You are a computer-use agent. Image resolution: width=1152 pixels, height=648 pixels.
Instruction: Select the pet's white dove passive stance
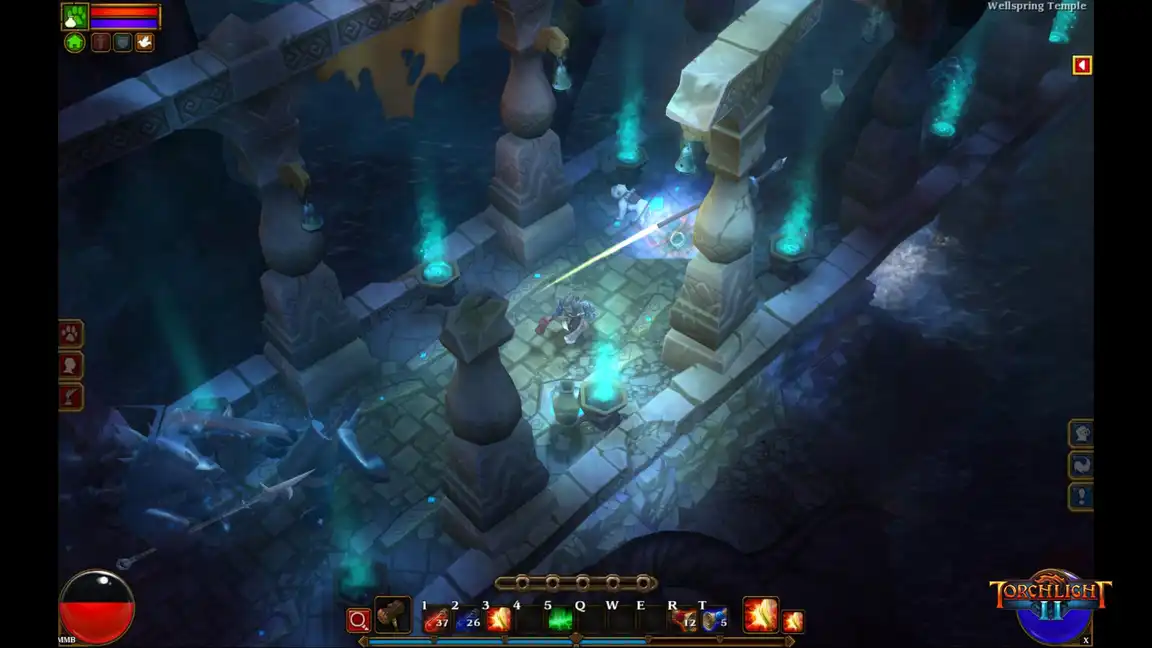pyautogui.click(x=145, y=42)
